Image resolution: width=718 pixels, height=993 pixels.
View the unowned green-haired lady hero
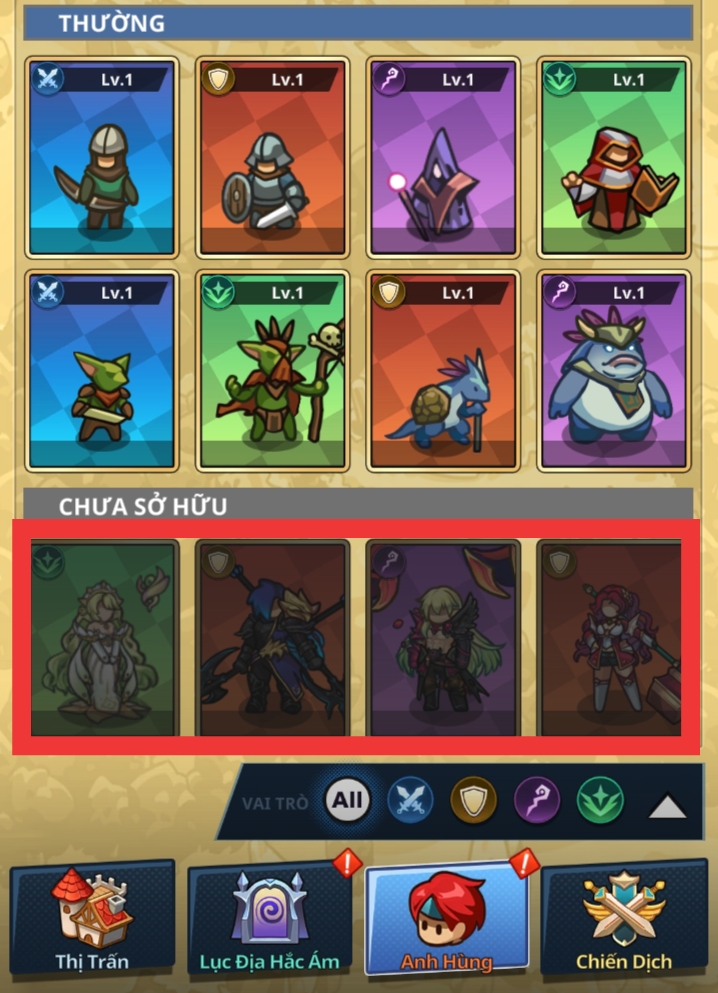(x=103, y=638)
